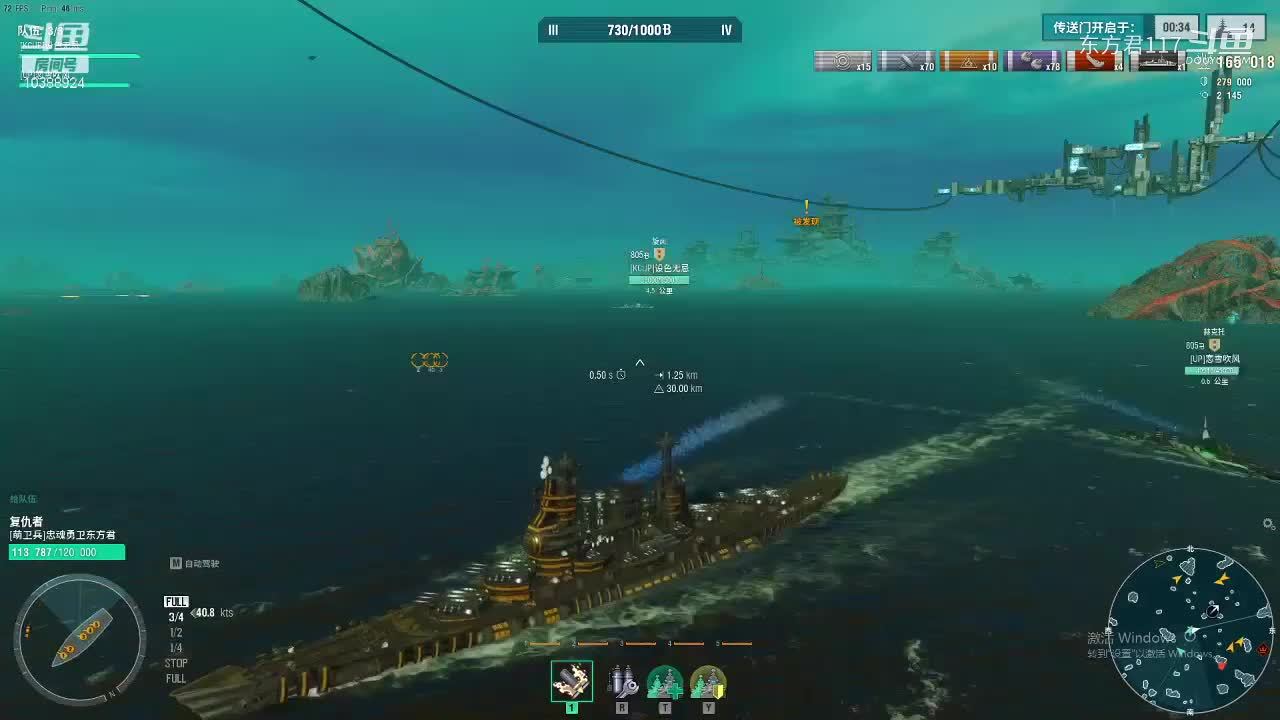Set the throttle to STOP
The image size is (1280, 720).
point(176,663)
